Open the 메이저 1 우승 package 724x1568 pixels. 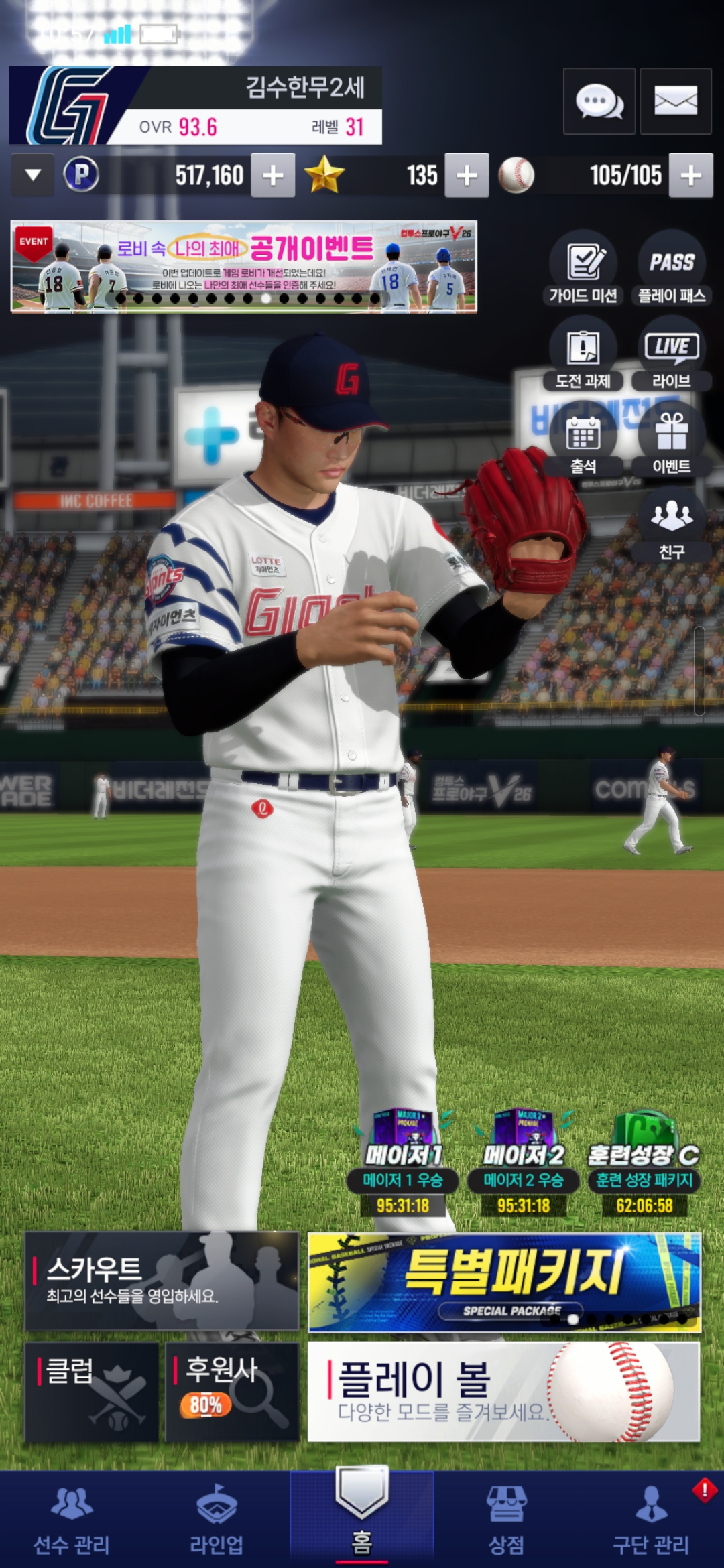[402, 1163]
